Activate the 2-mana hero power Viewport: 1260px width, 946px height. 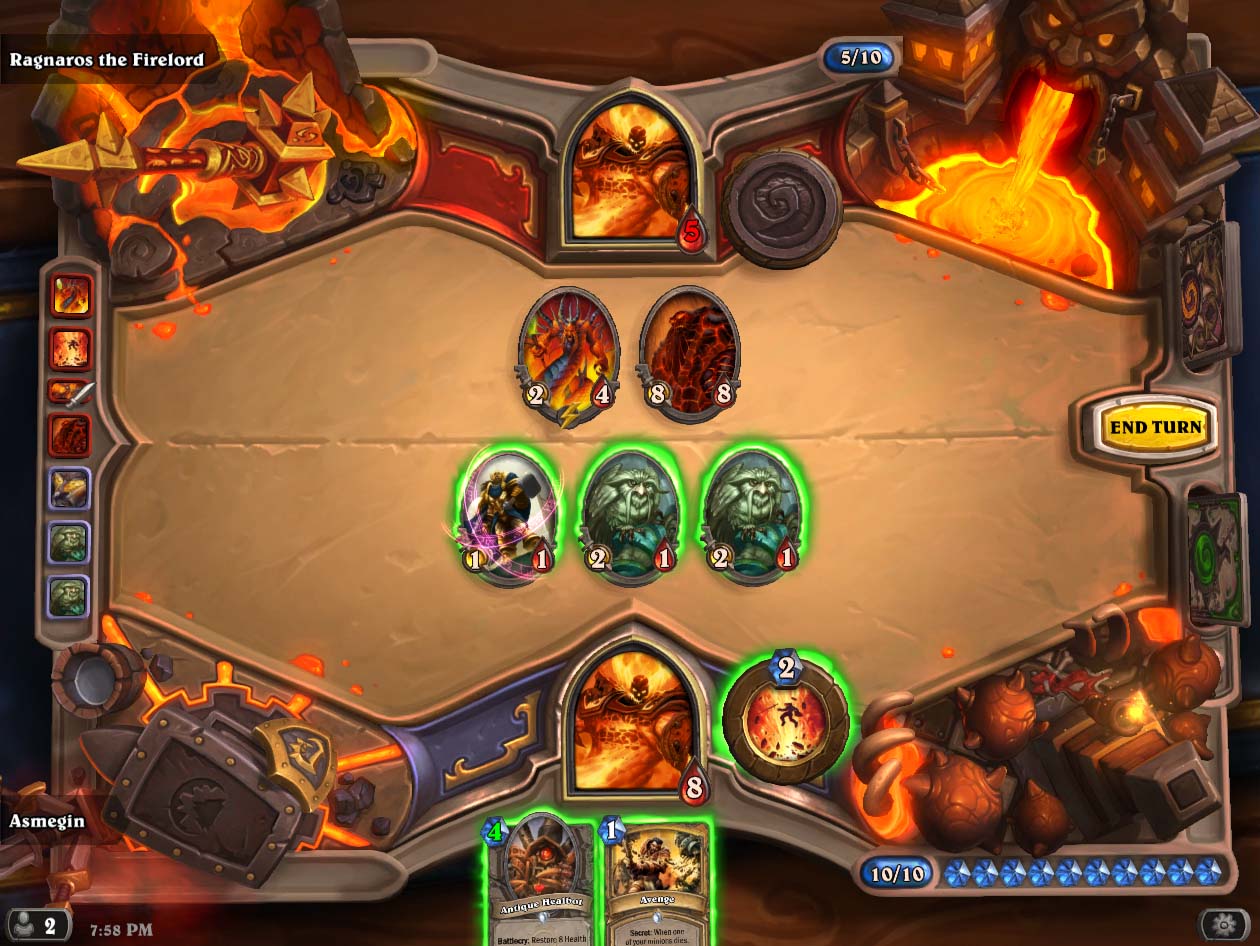point(786,716)
